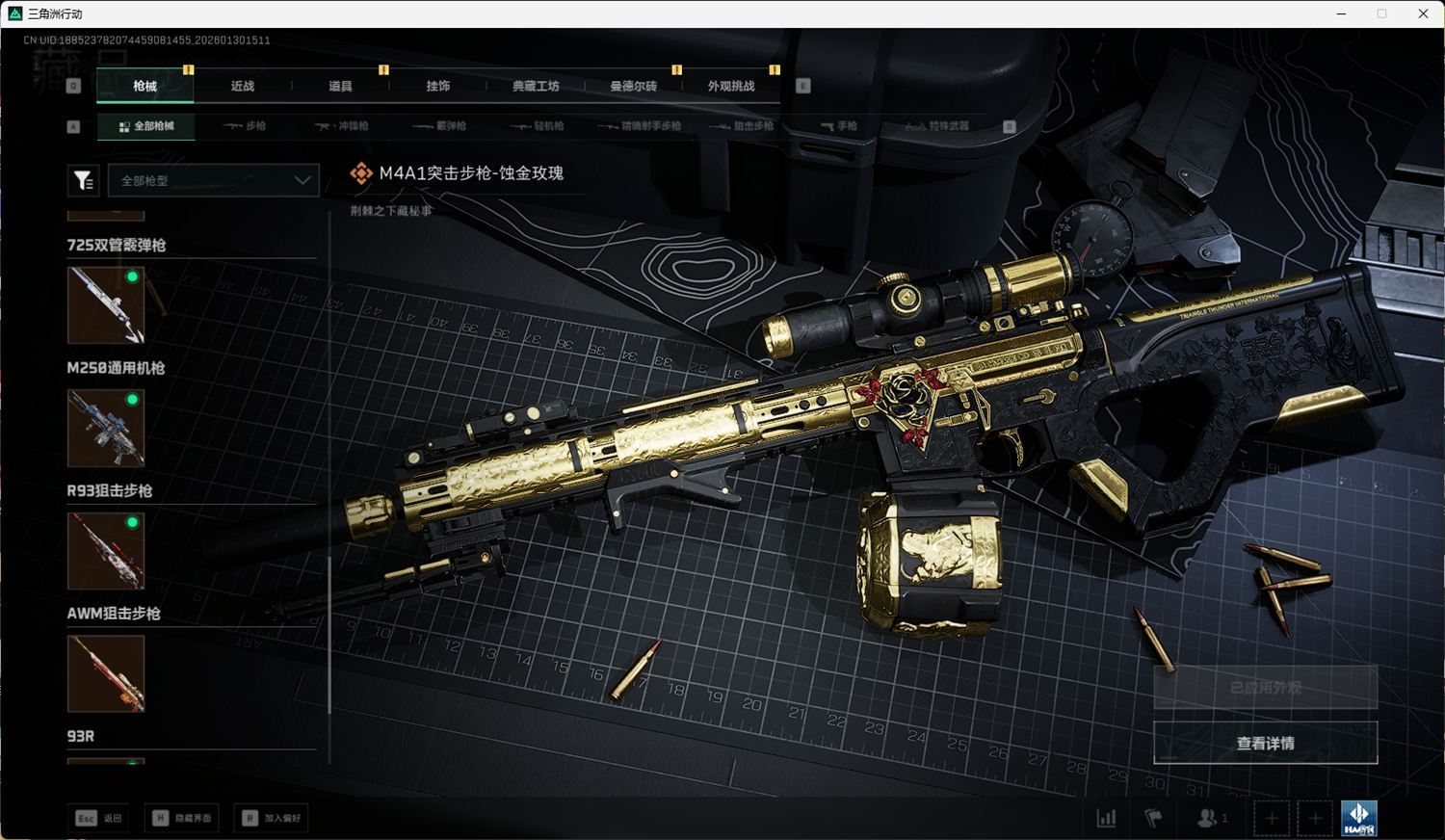Viewport: 1445px width, 840px height.
Task: Click the 隐藏界面 hide interface button
Action: tap(183, 818)
